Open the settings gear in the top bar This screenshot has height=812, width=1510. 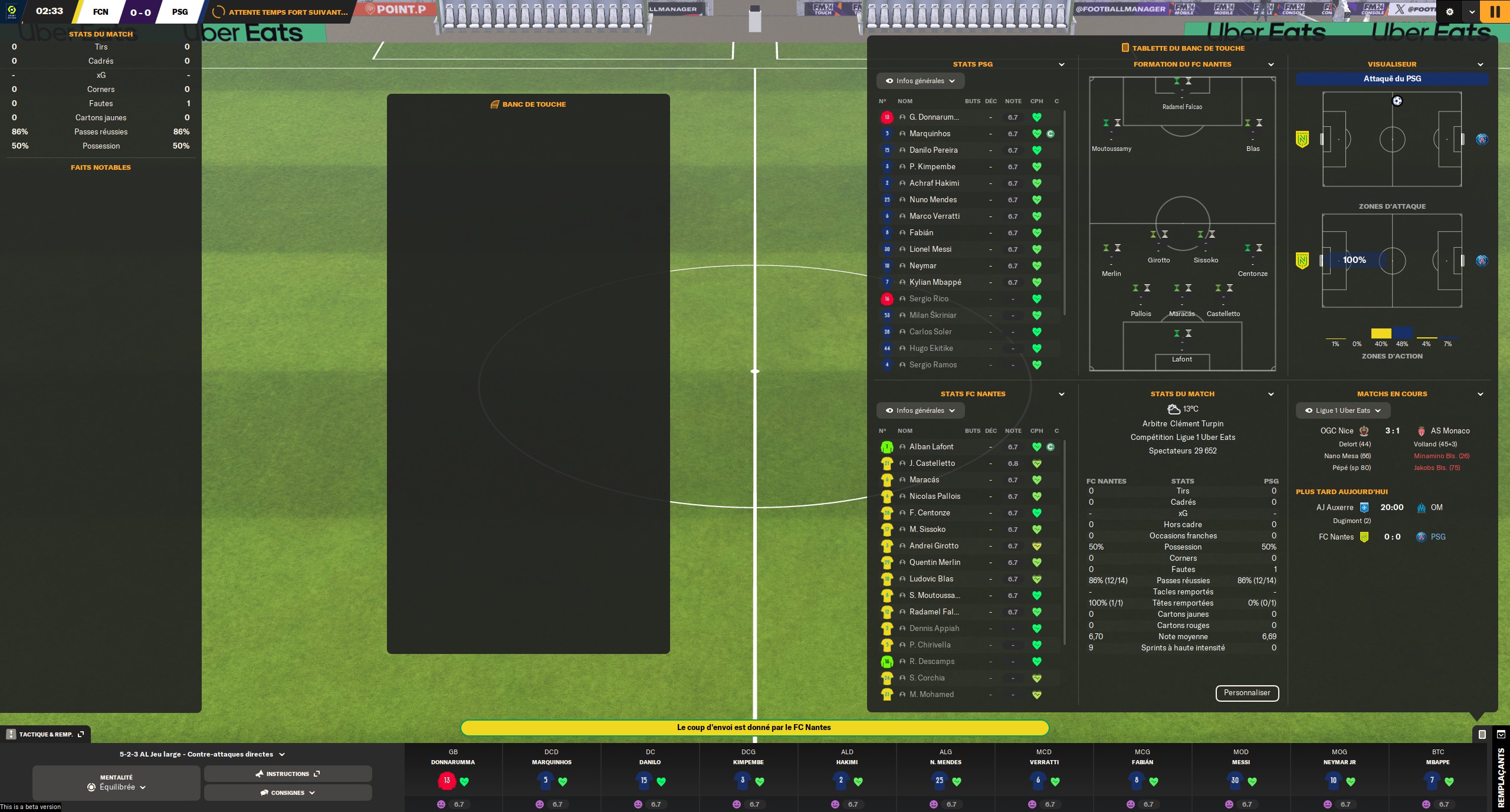(1451, 12)
